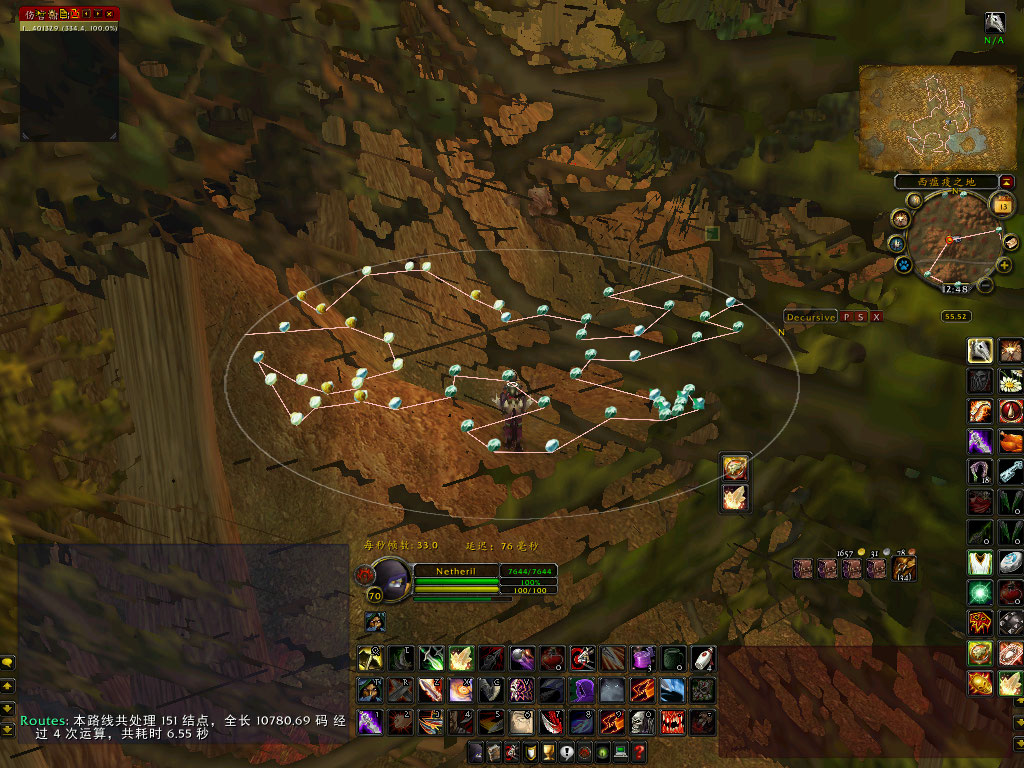Open the main backpack with 34 free slots
1024x768 pixels.
[x=904, y=569]
